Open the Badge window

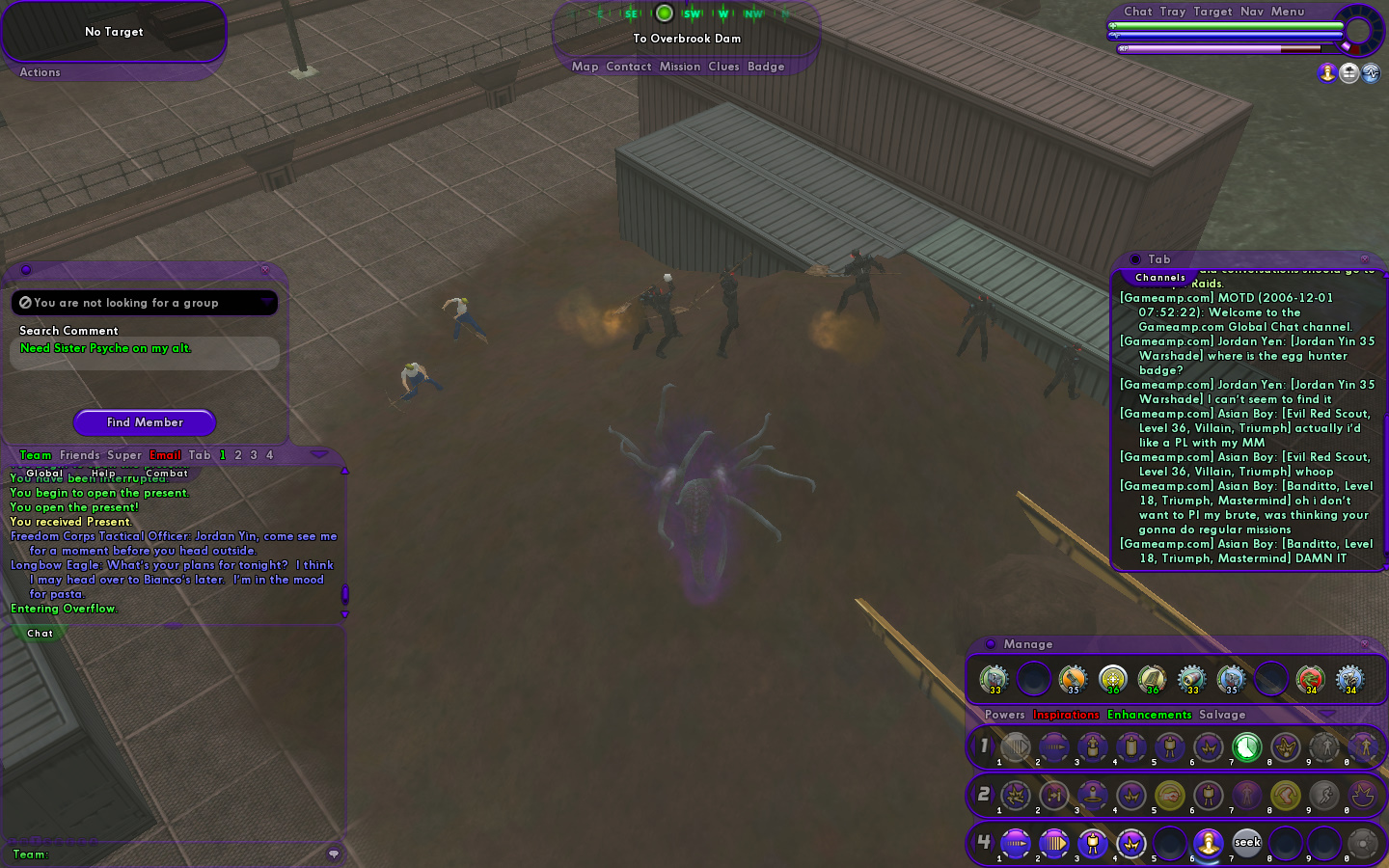click(766, 67)
